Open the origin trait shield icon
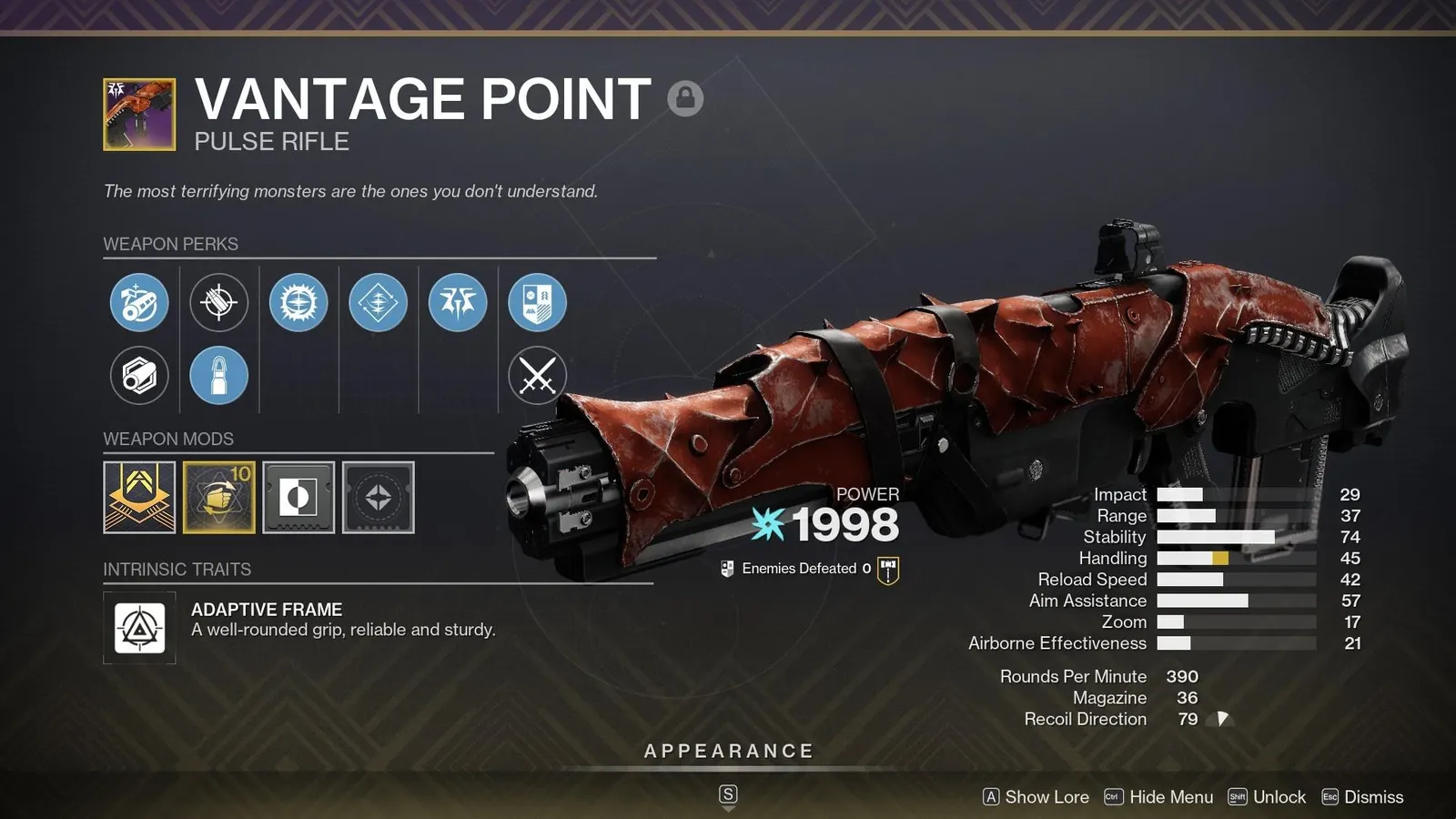 (538, 303)
